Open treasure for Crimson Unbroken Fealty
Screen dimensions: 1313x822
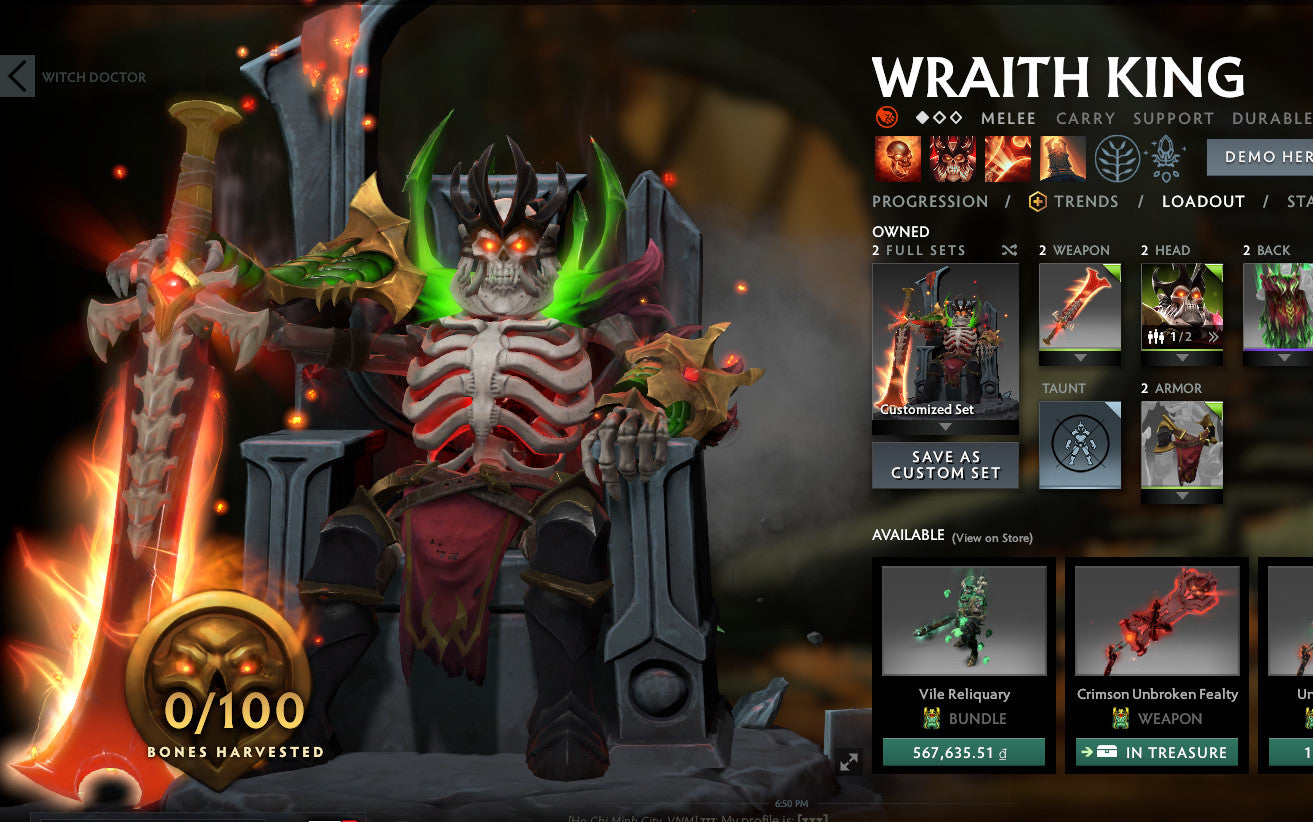click(x=1156, y=752)
